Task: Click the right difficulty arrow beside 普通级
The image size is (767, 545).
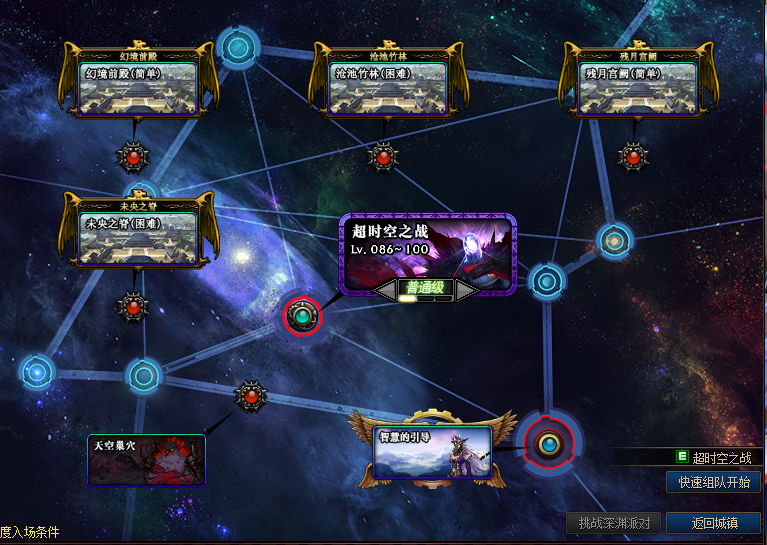Action: (x=467, y=289)
